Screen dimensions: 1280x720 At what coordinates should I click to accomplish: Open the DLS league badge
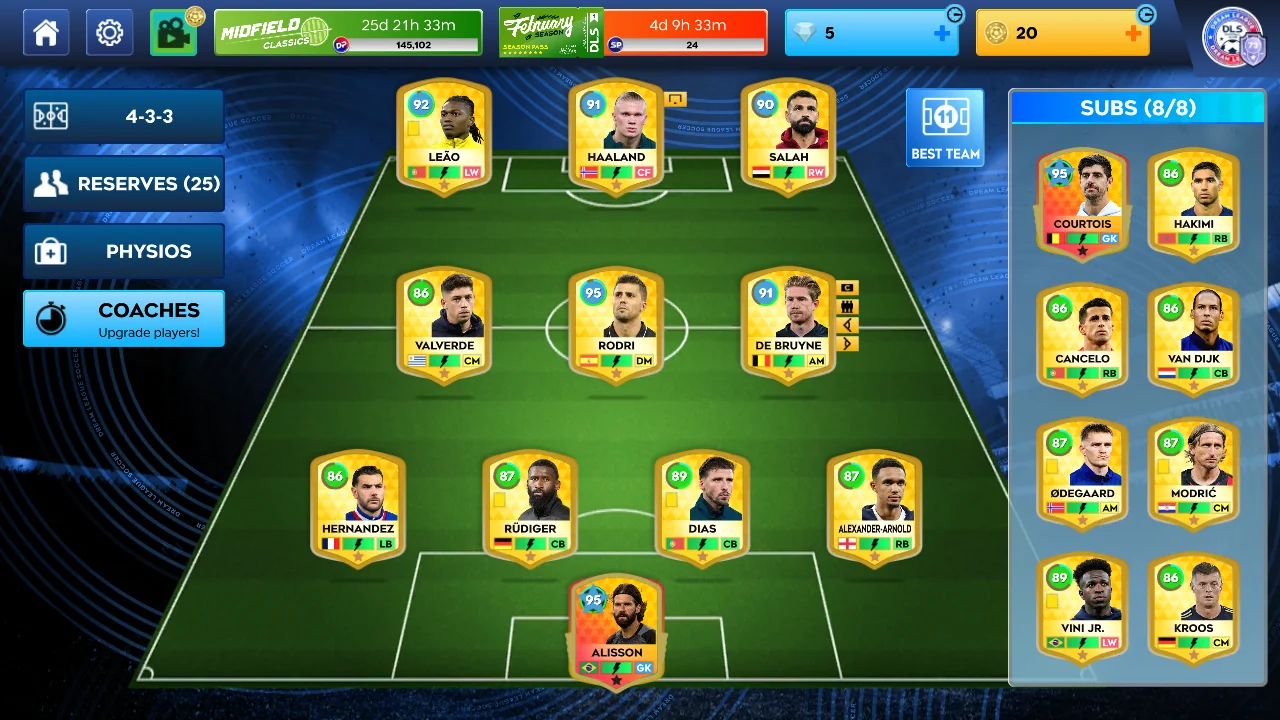(x=1234, y=38)
